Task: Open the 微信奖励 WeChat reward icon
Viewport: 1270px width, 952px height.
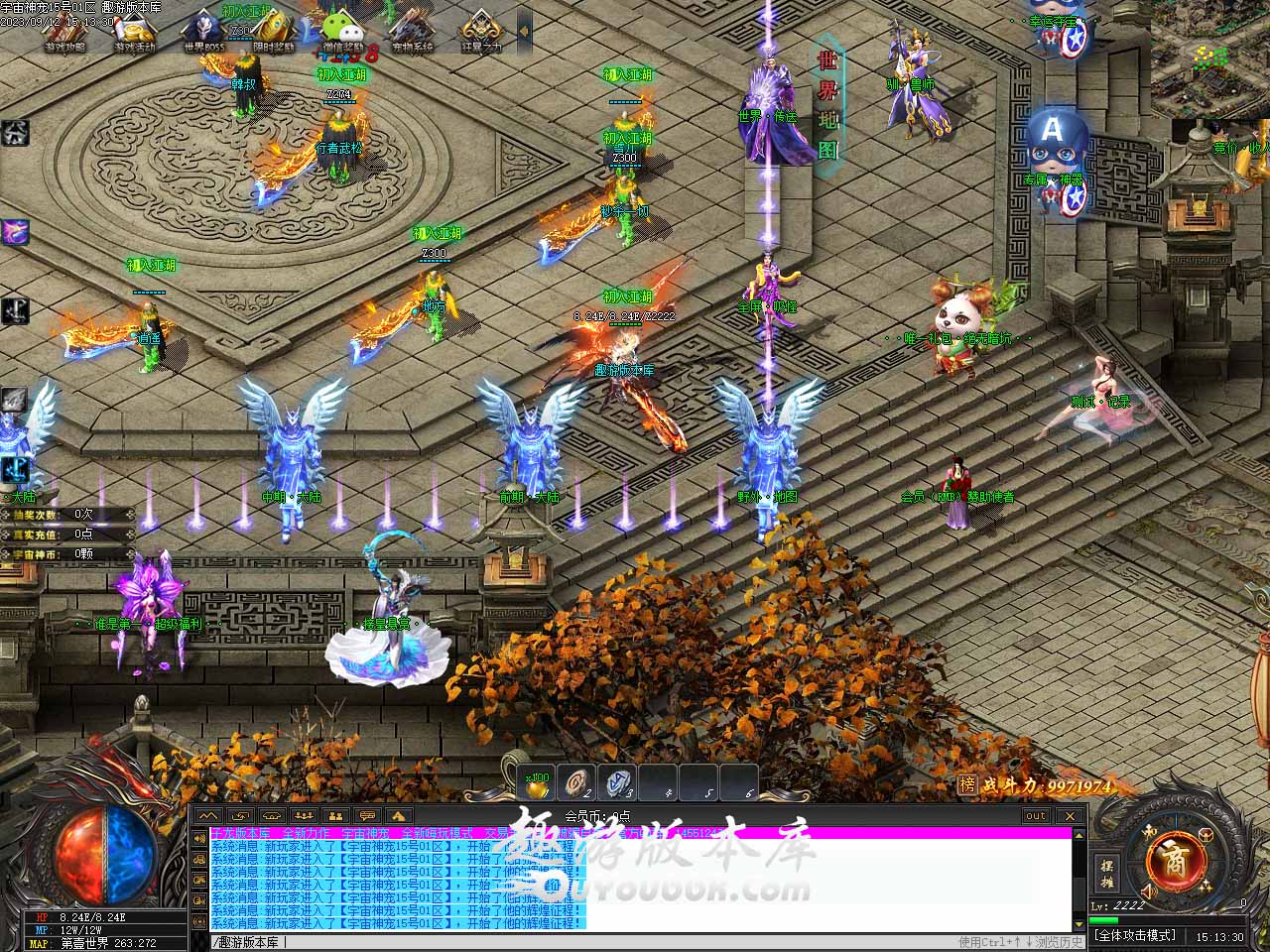Action: tap(342, 32)
